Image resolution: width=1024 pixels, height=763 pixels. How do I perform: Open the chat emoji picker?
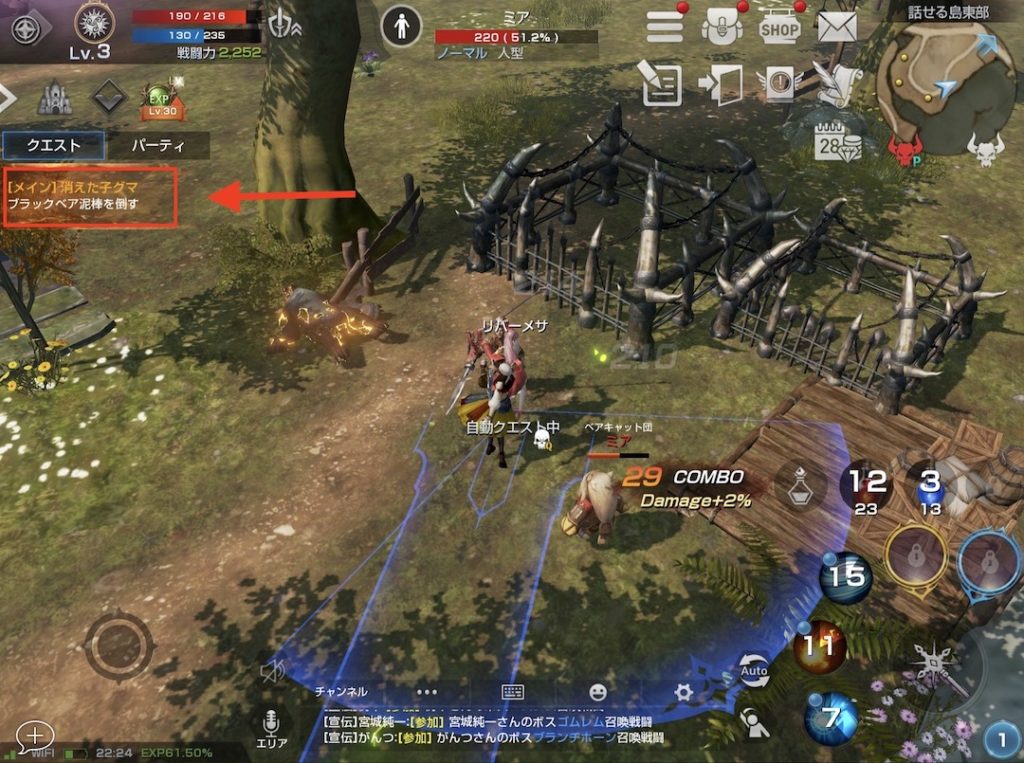(598, 692)
